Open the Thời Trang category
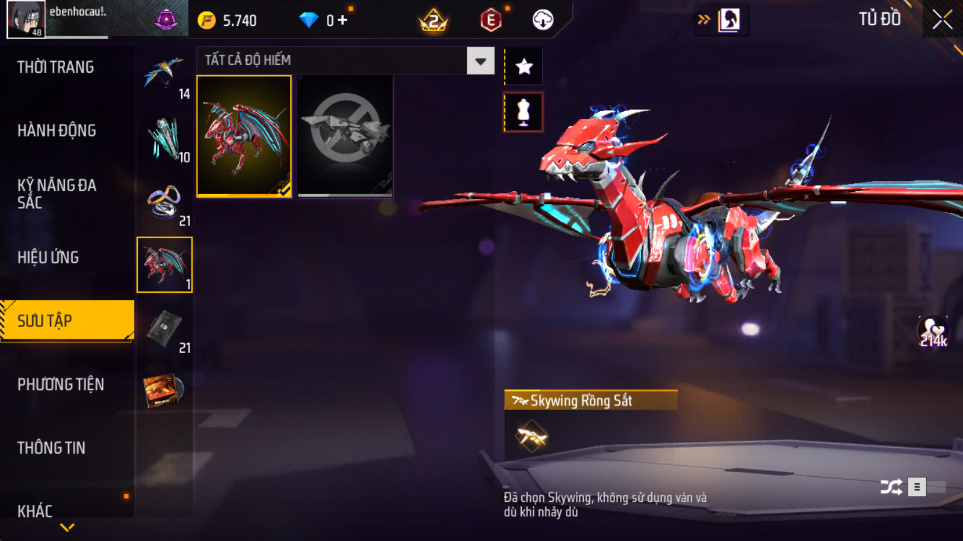 [x=56, y=67]
